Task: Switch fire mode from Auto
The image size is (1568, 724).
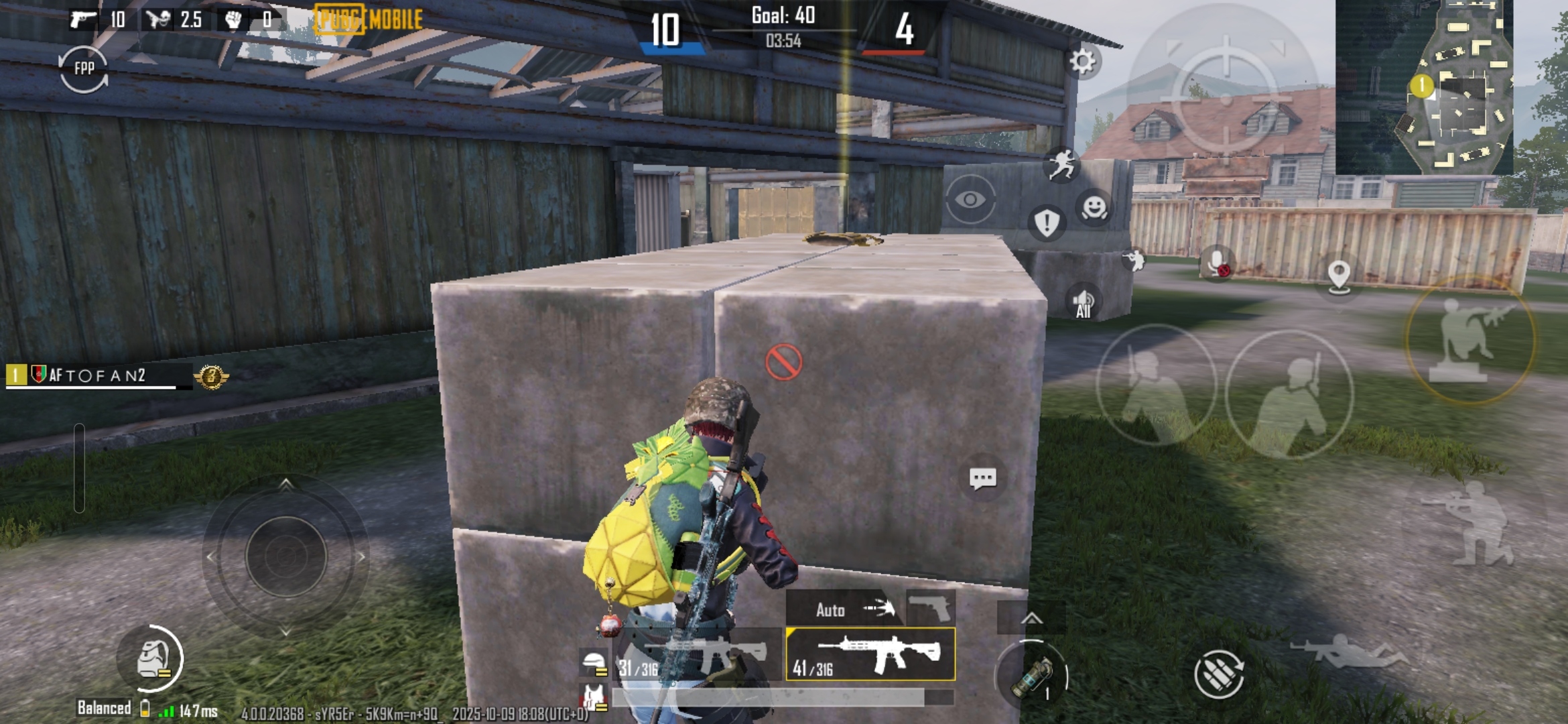Action: pos(844,609)
